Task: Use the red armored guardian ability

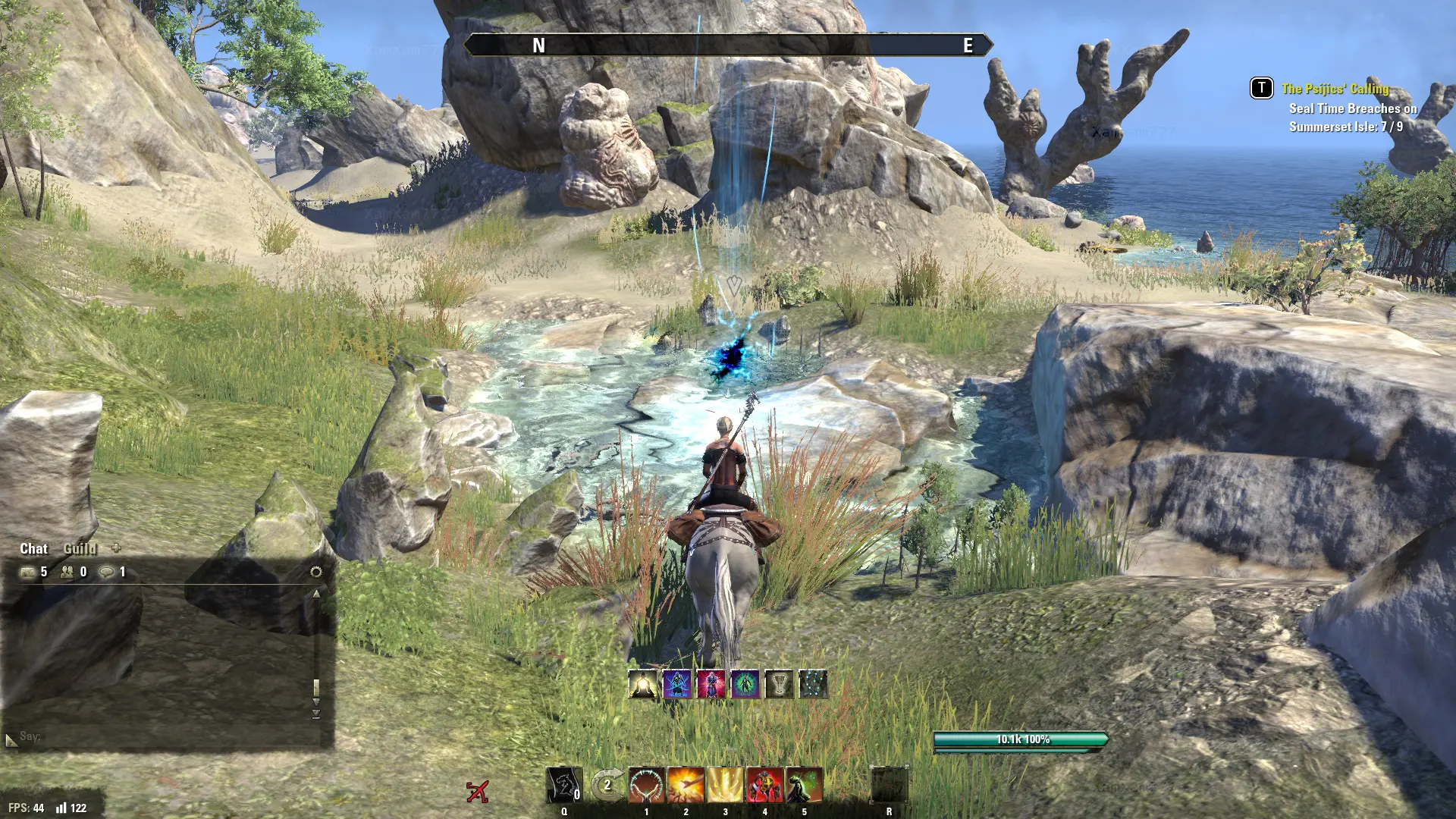Action: tap(765, 785)
